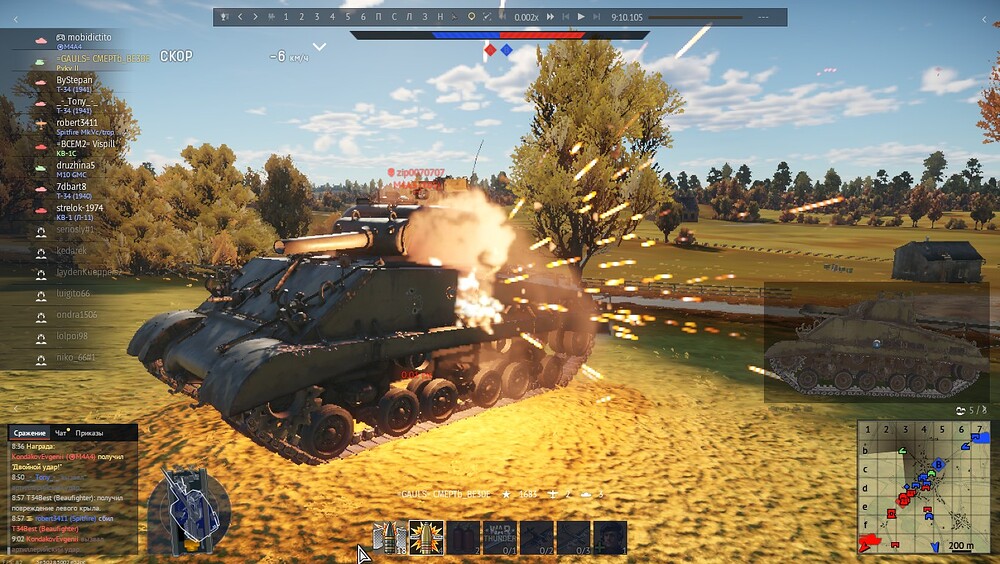Image resolution: width=1000 pixels, height=564 pixels.
Task: Select the Сражение battle log tab
Action: pos(30,433)
